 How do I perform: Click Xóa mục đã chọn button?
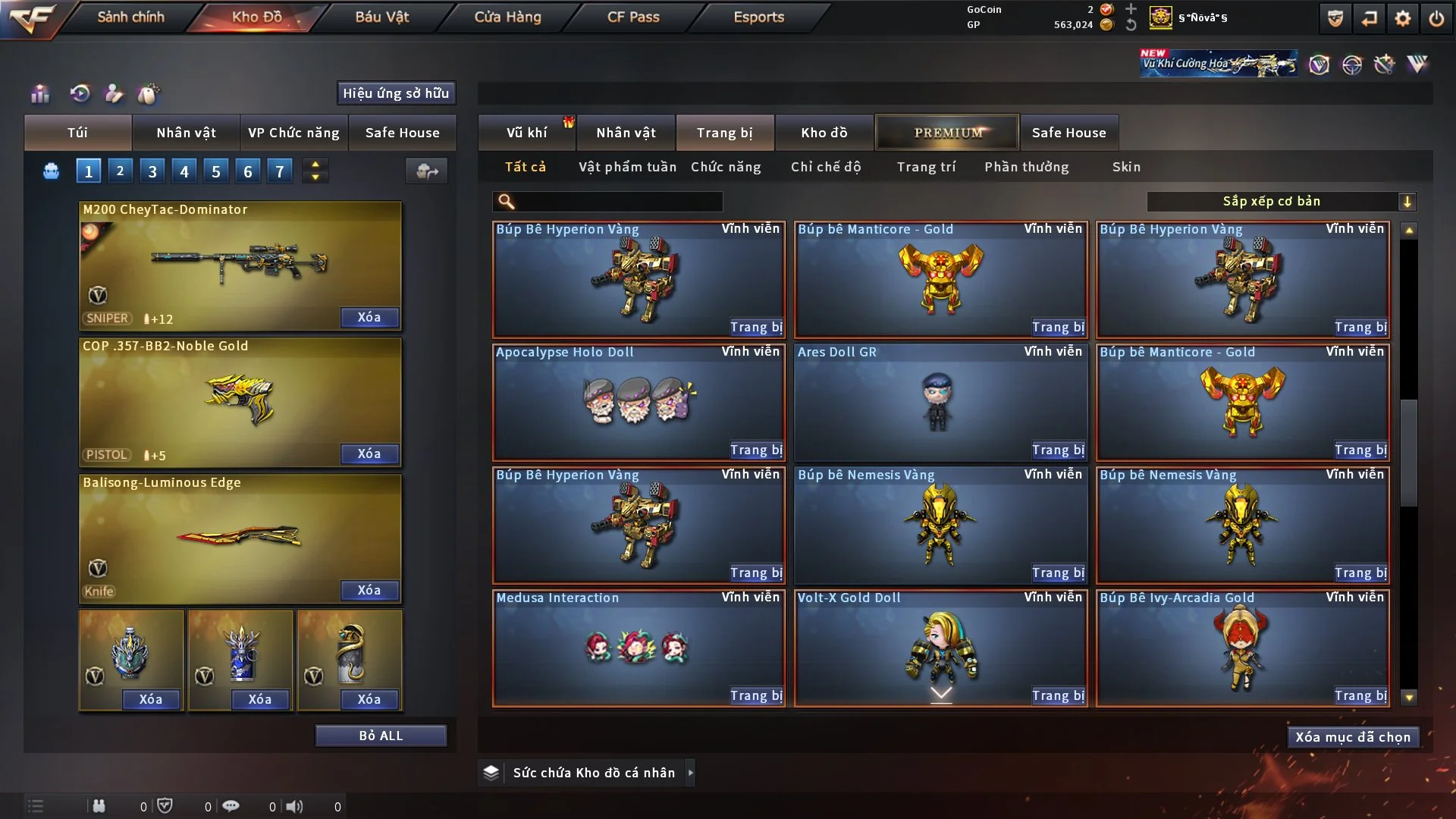(1353, 737)
